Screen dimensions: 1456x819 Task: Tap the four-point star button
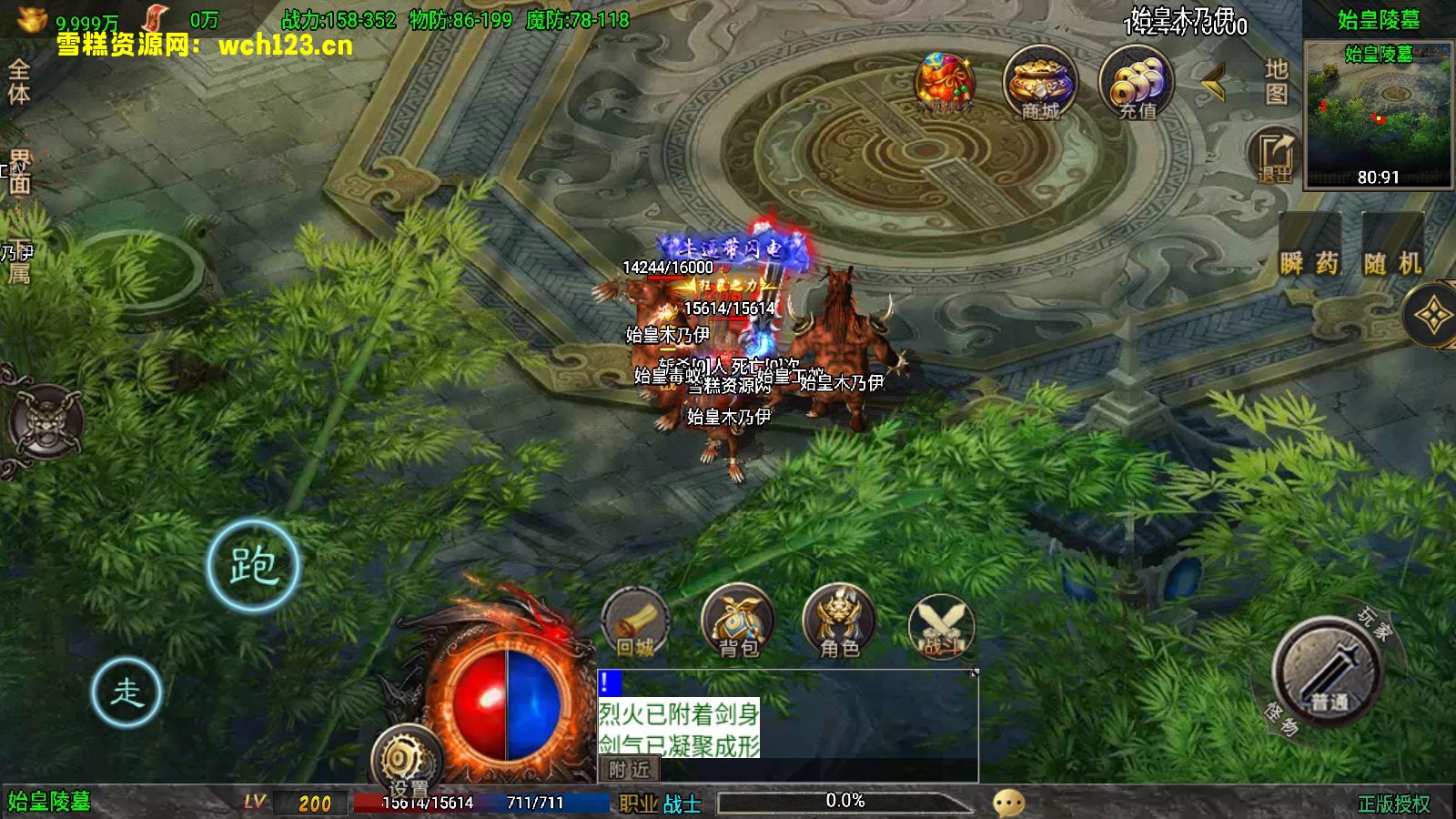point(1432,316)
